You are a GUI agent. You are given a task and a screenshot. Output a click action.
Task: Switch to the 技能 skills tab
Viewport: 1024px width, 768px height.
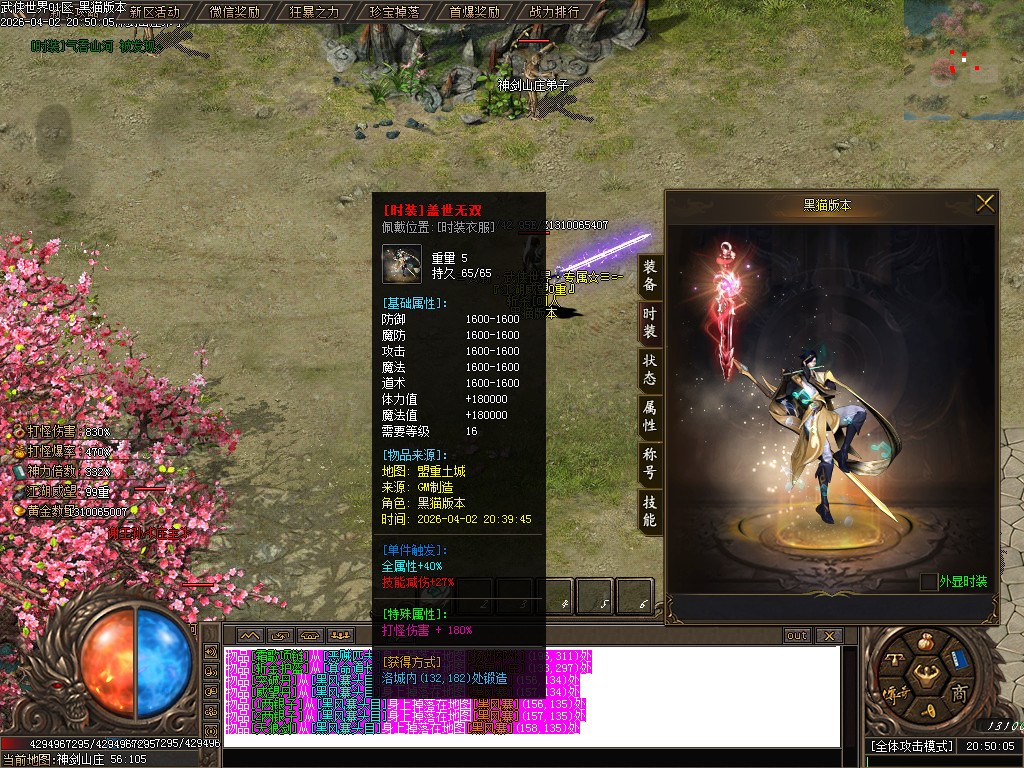pos(650,512)
